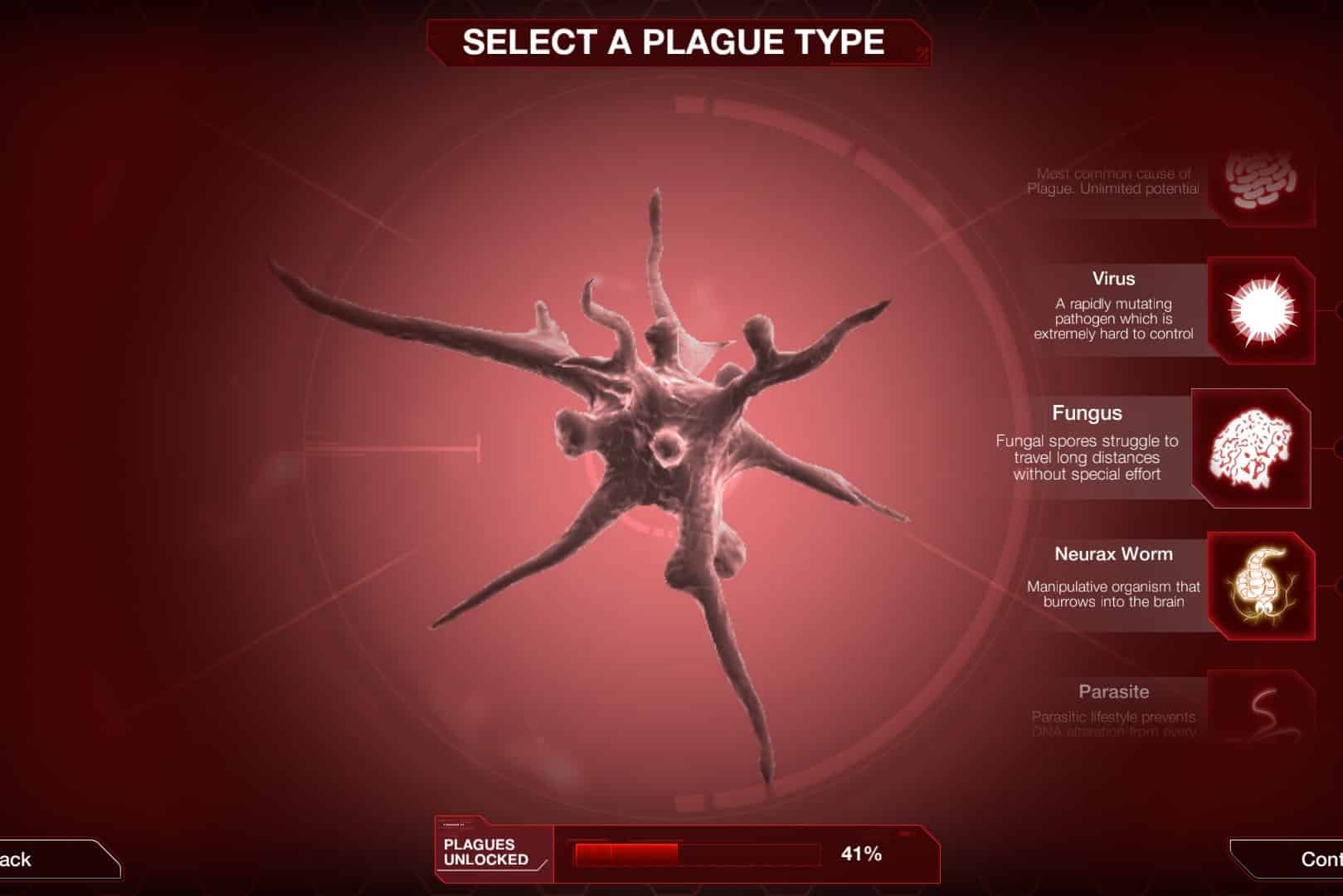Choose the Bacteria plague at the top

(1260, 183)
